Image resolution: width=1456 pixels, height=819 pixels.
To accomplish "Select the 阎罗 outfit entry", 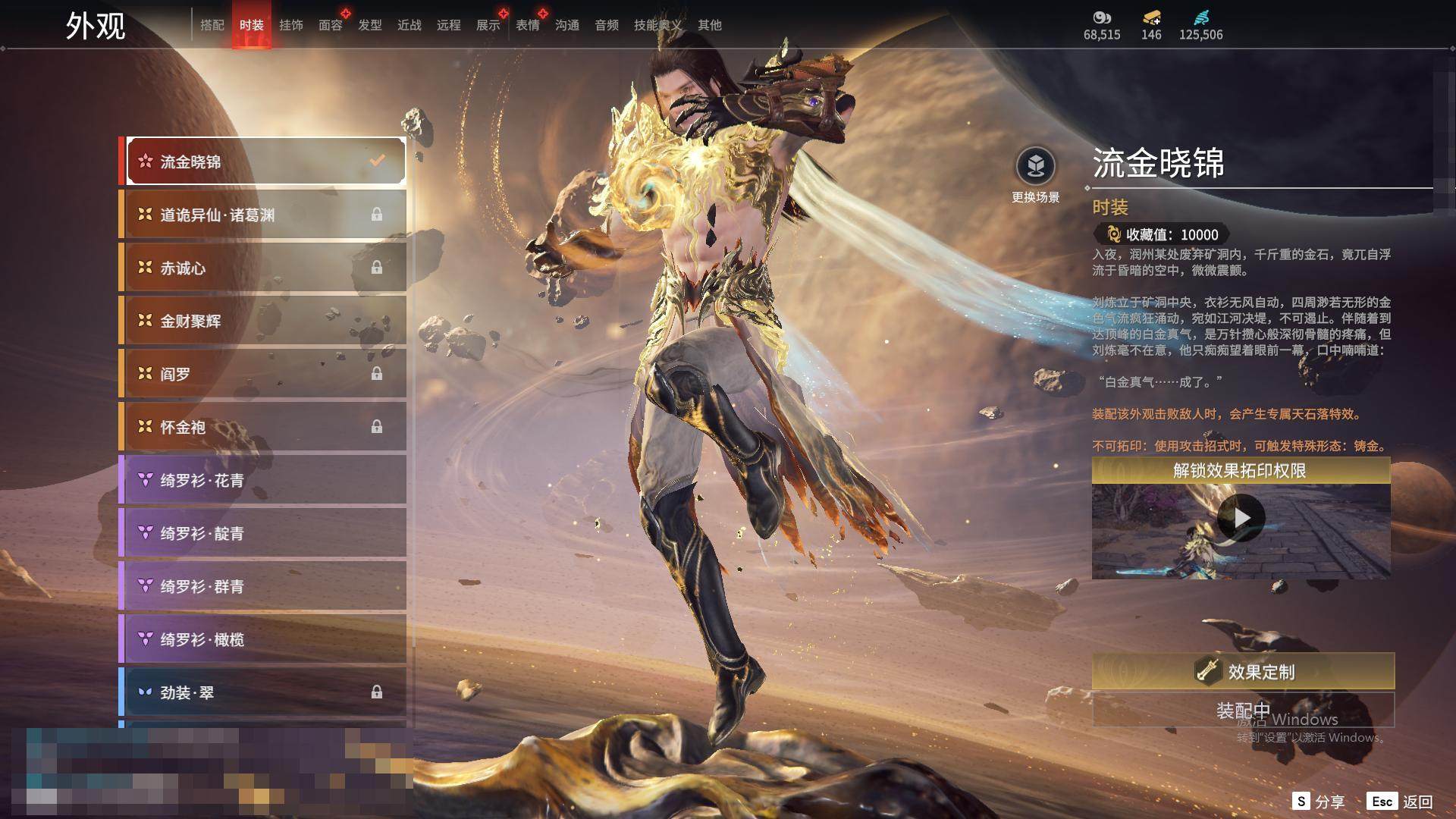I will (263, 374).
